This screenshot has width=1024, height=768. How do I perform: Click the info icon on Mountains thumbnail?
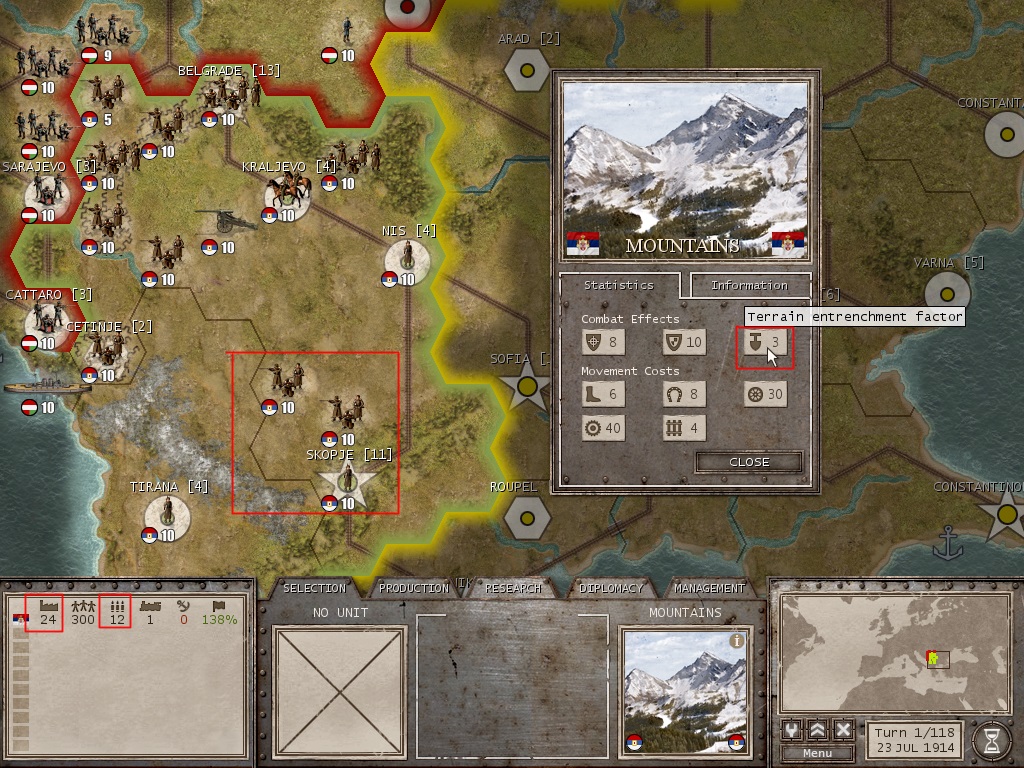[737, 641]
